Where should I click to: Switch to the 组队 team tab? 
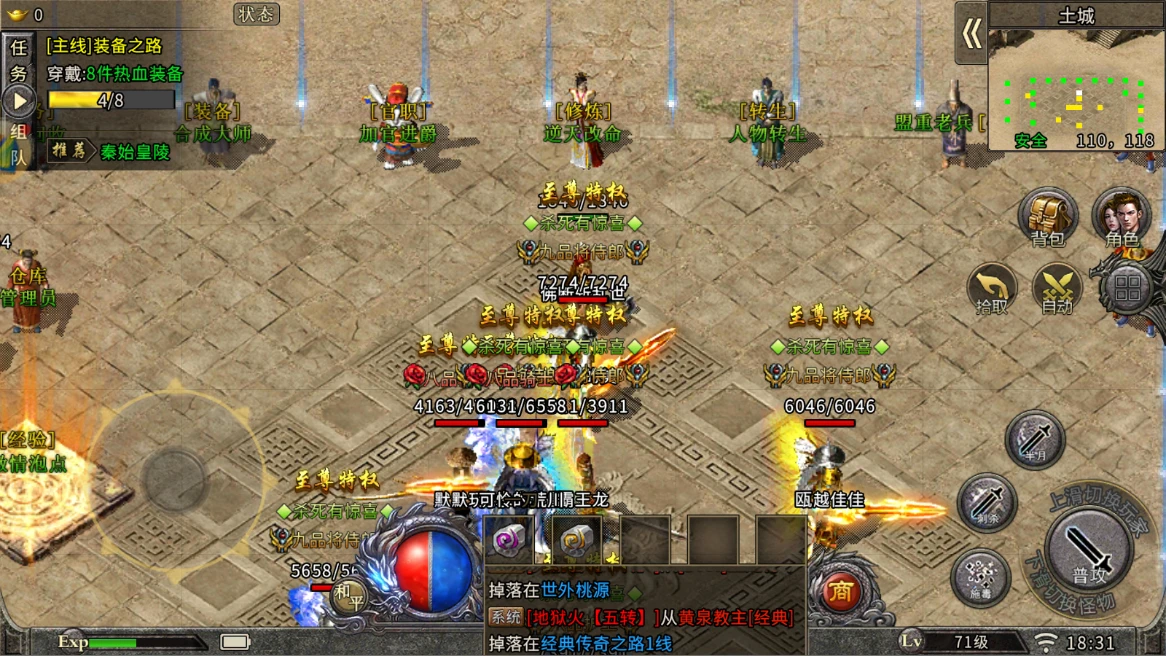(x=18, y=143)
